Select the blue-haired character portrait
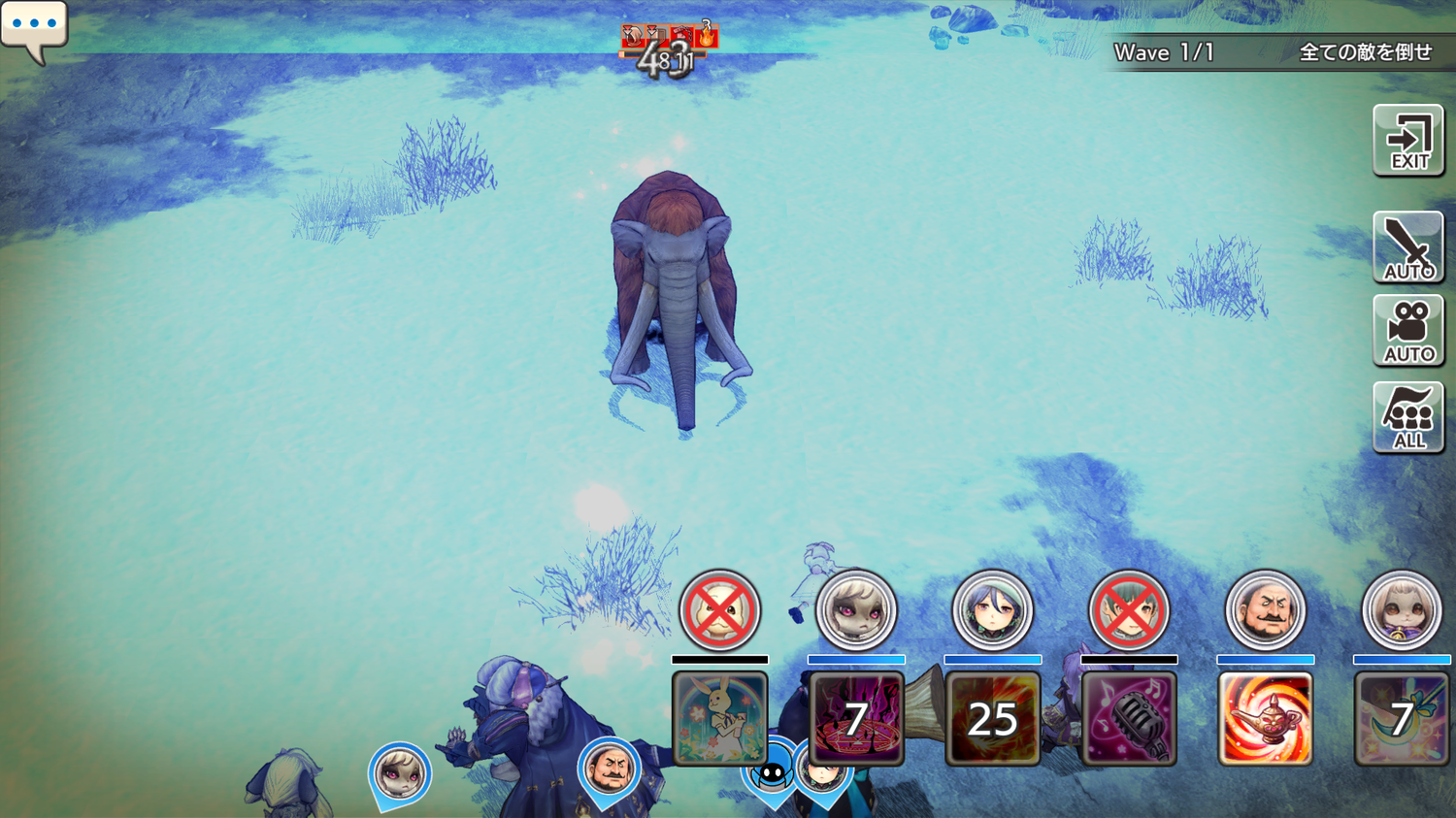 [992, 610]
